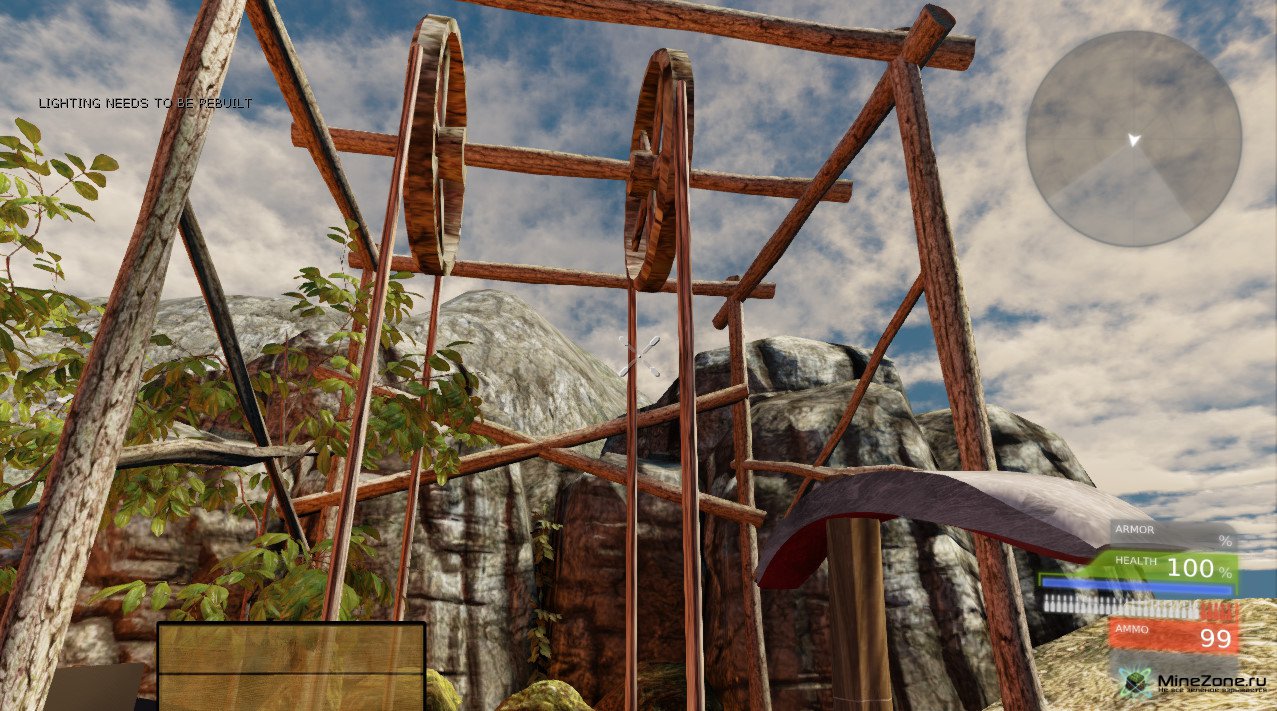The image size is (1277, 711).
Task: Open the MineZone.ru watermark logo
Action: click(x=1195, y=684)
